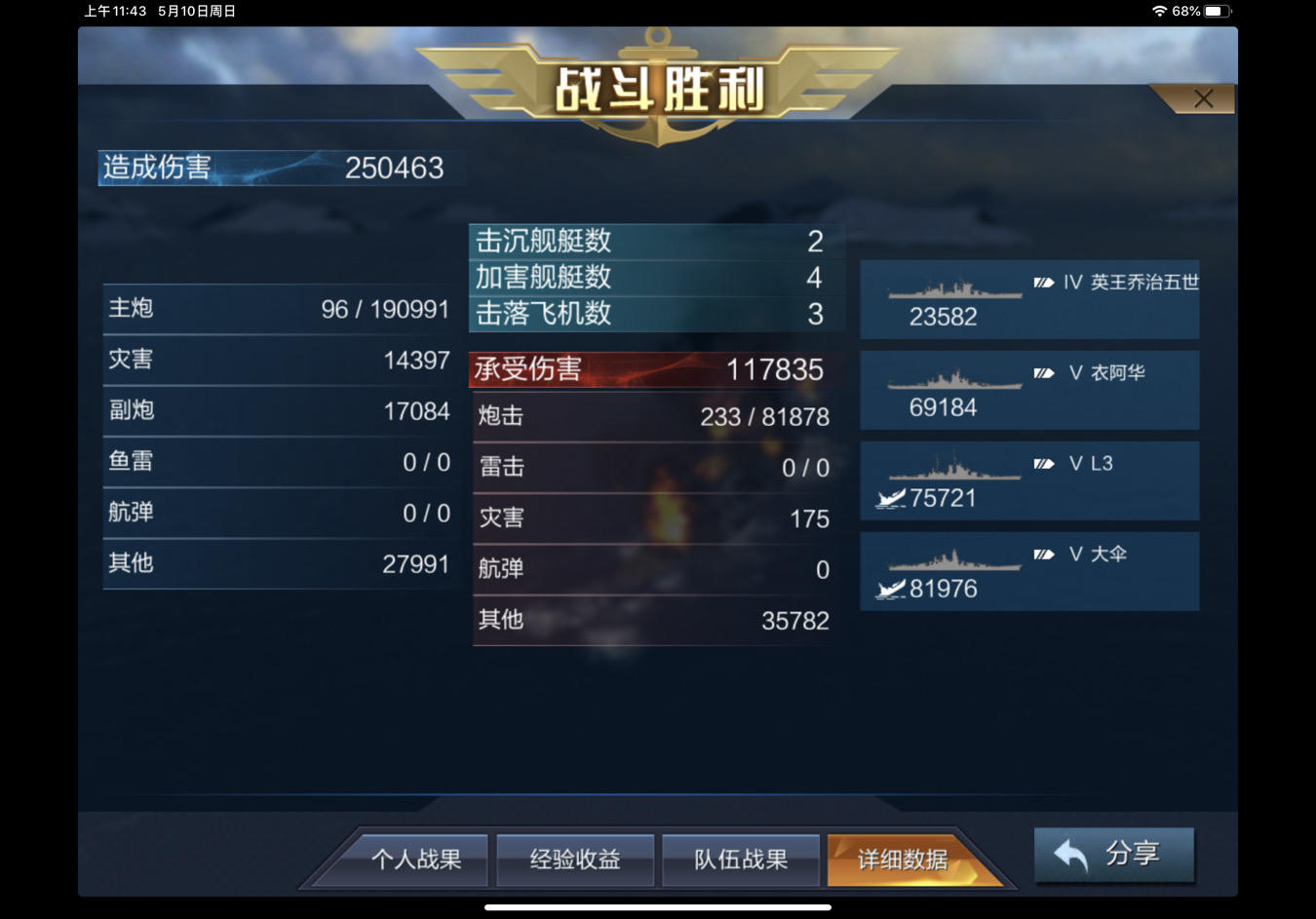Click the 造成伤害 damage total banner

(280, 168)
